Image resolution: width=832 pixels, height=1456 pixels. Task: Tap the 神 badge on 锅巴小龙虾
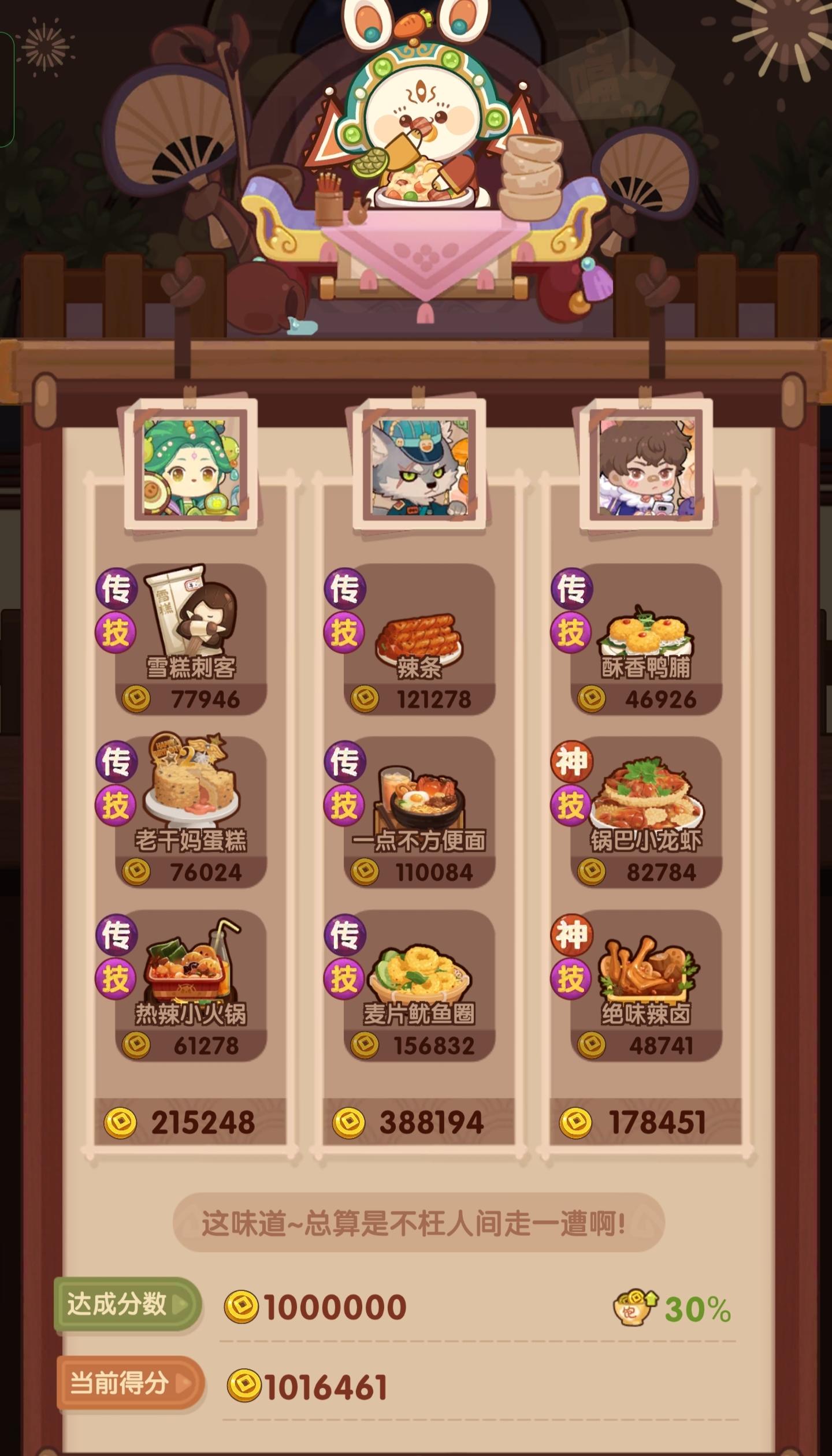pos(573,763)
